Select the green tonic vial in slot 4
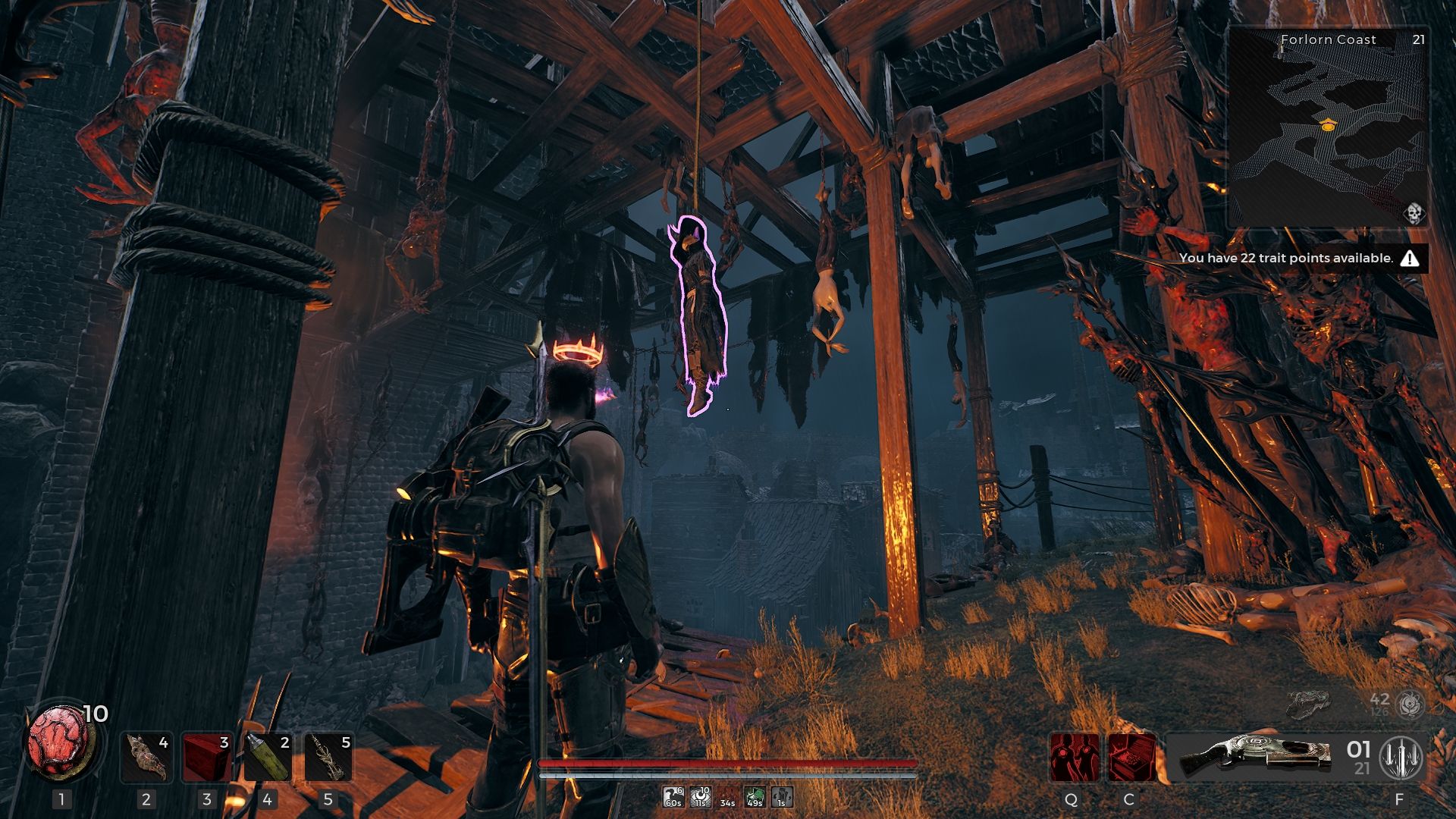 pyautogui.click(x=266, y=756)
